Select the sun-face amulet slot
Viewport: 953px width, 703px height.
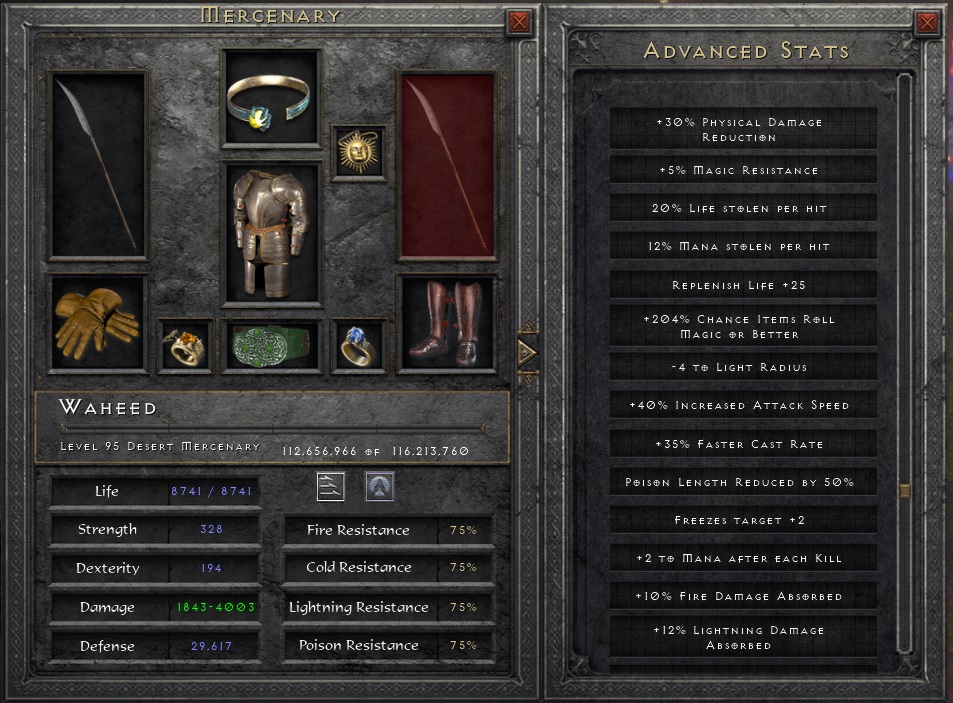(358, 152)
